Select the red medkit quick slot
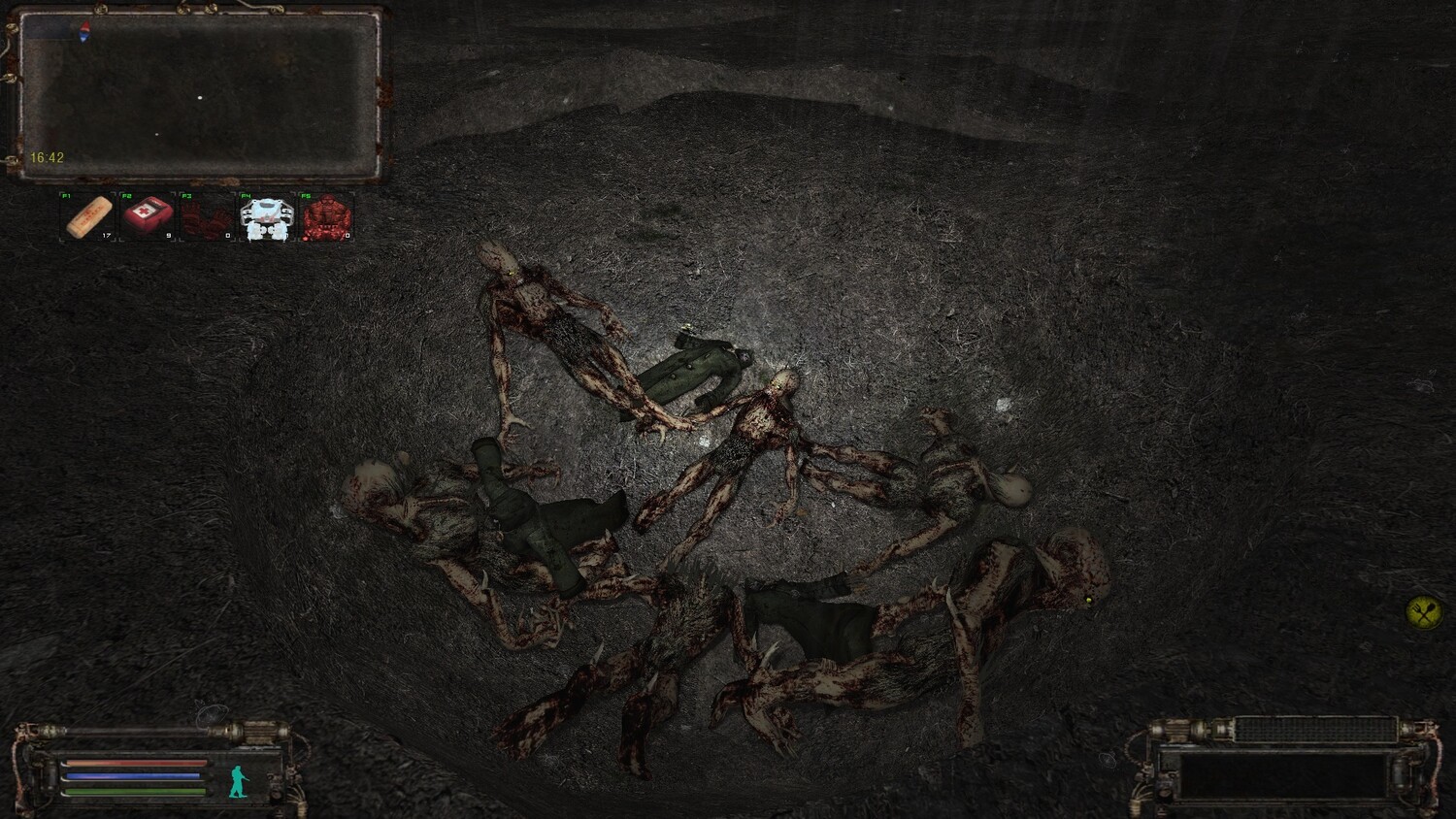This screenshot has height=819, width=1456. [x=148, y=216]
